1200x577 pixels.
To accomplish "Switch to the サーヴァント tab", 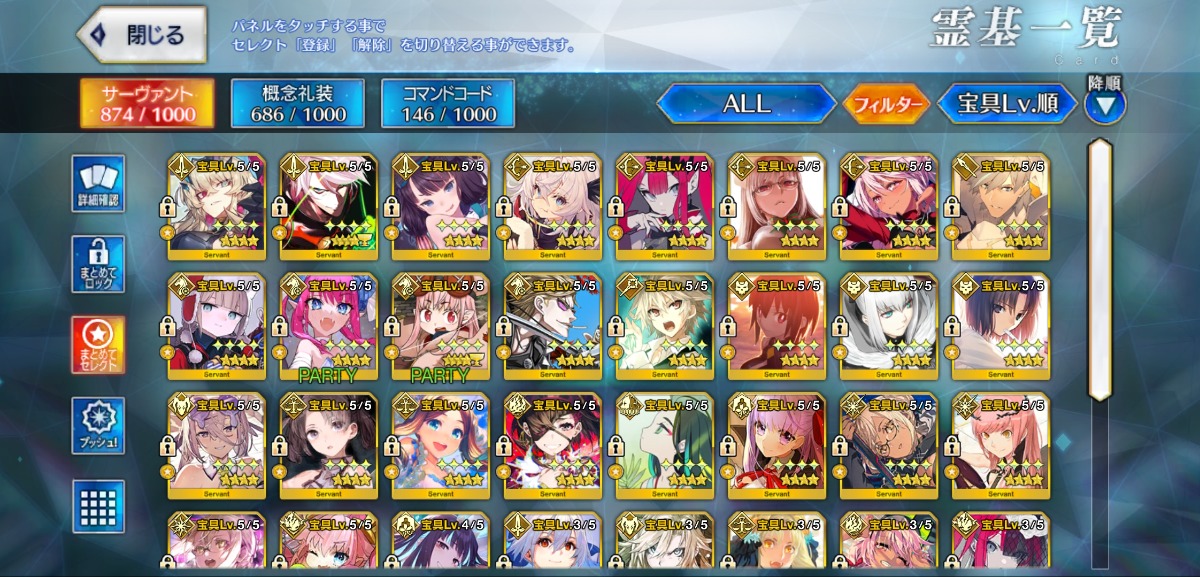I will (133, 104).
